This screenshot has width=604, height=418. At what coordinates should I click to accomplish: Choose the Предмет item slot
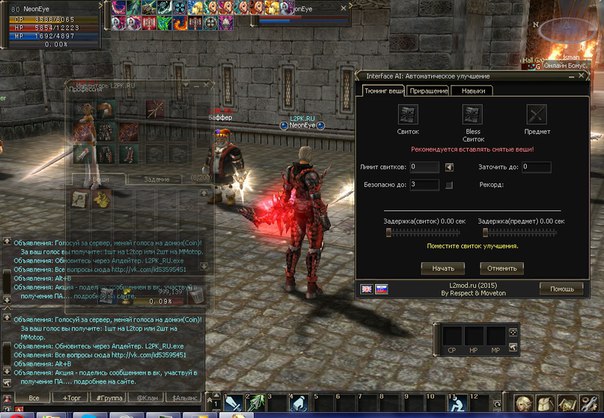tap(536, 114)
